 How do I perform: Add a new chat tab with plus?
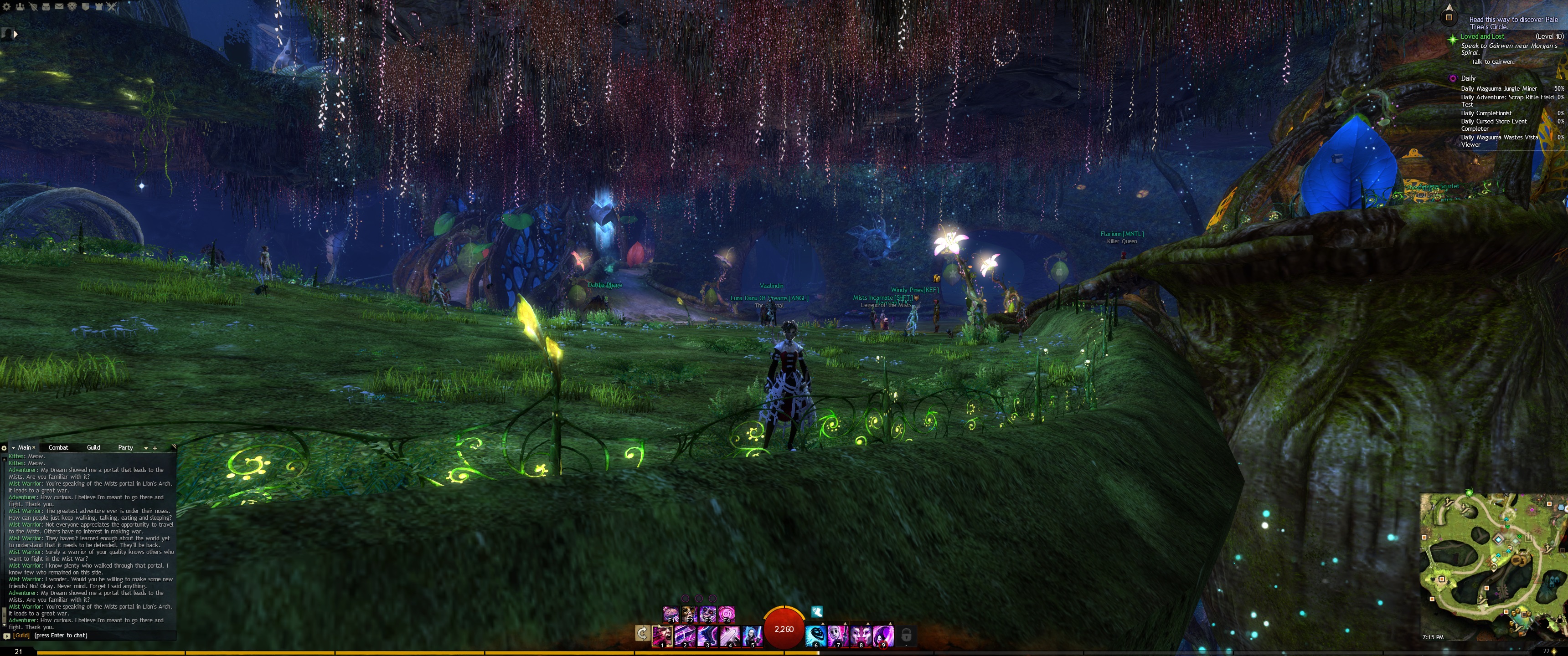(x=155, y=448)
